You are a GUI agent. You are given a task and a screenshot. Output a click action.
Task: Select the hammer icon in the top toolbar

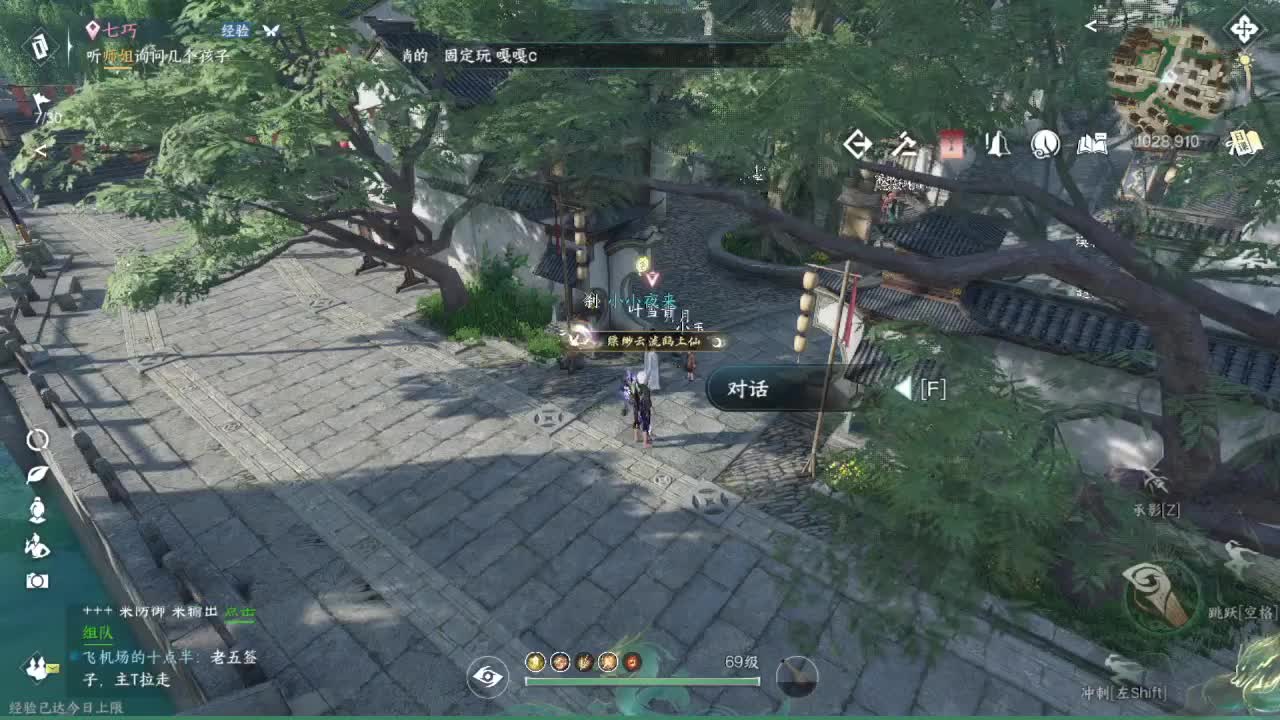point(906,145)
